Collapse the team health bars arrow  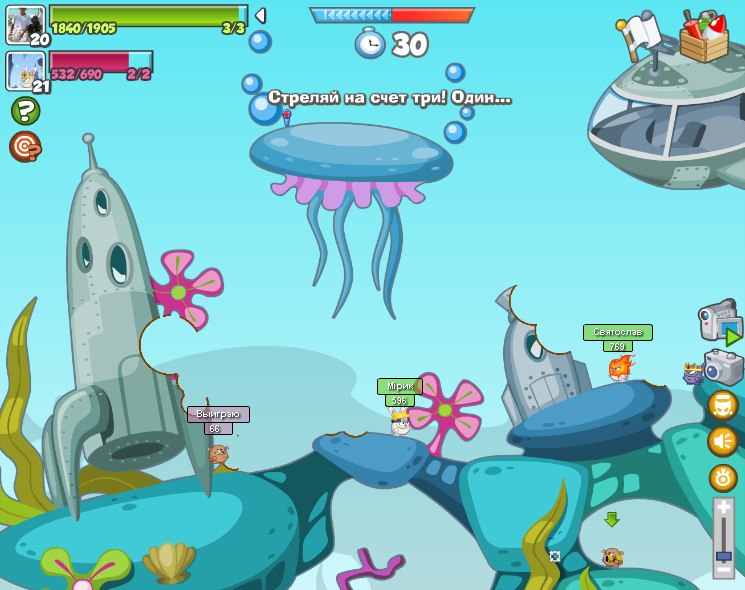point(260,16)
